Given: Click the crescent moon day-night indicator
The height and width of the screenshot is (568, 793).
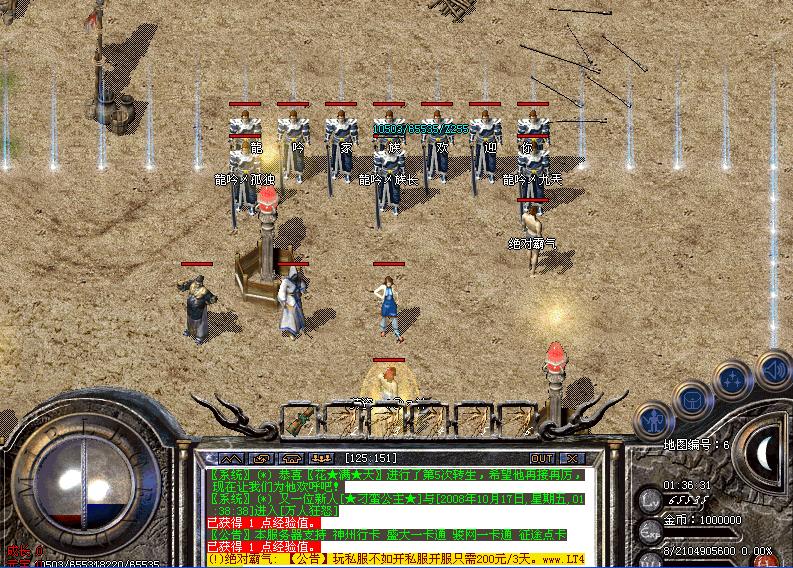Looking at the screenshot, I should (766, 456).
